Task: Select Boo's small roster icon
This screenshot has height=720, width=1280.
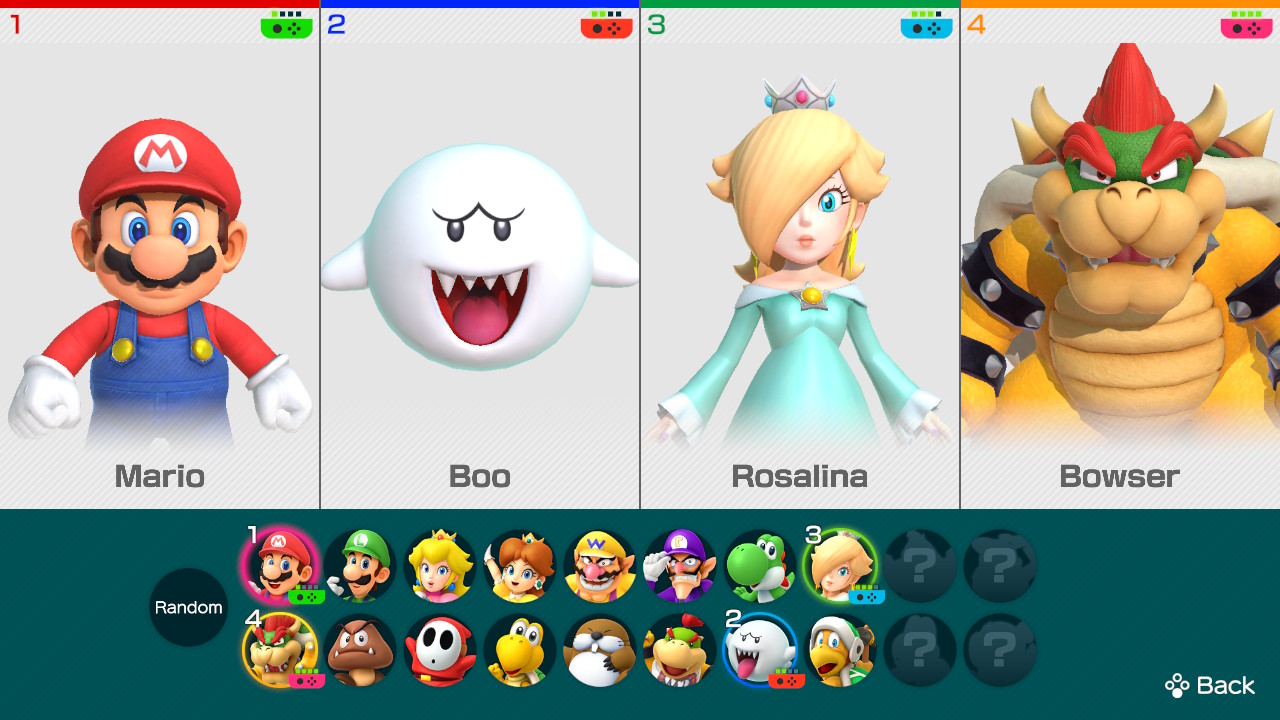Action: [760, 650]
